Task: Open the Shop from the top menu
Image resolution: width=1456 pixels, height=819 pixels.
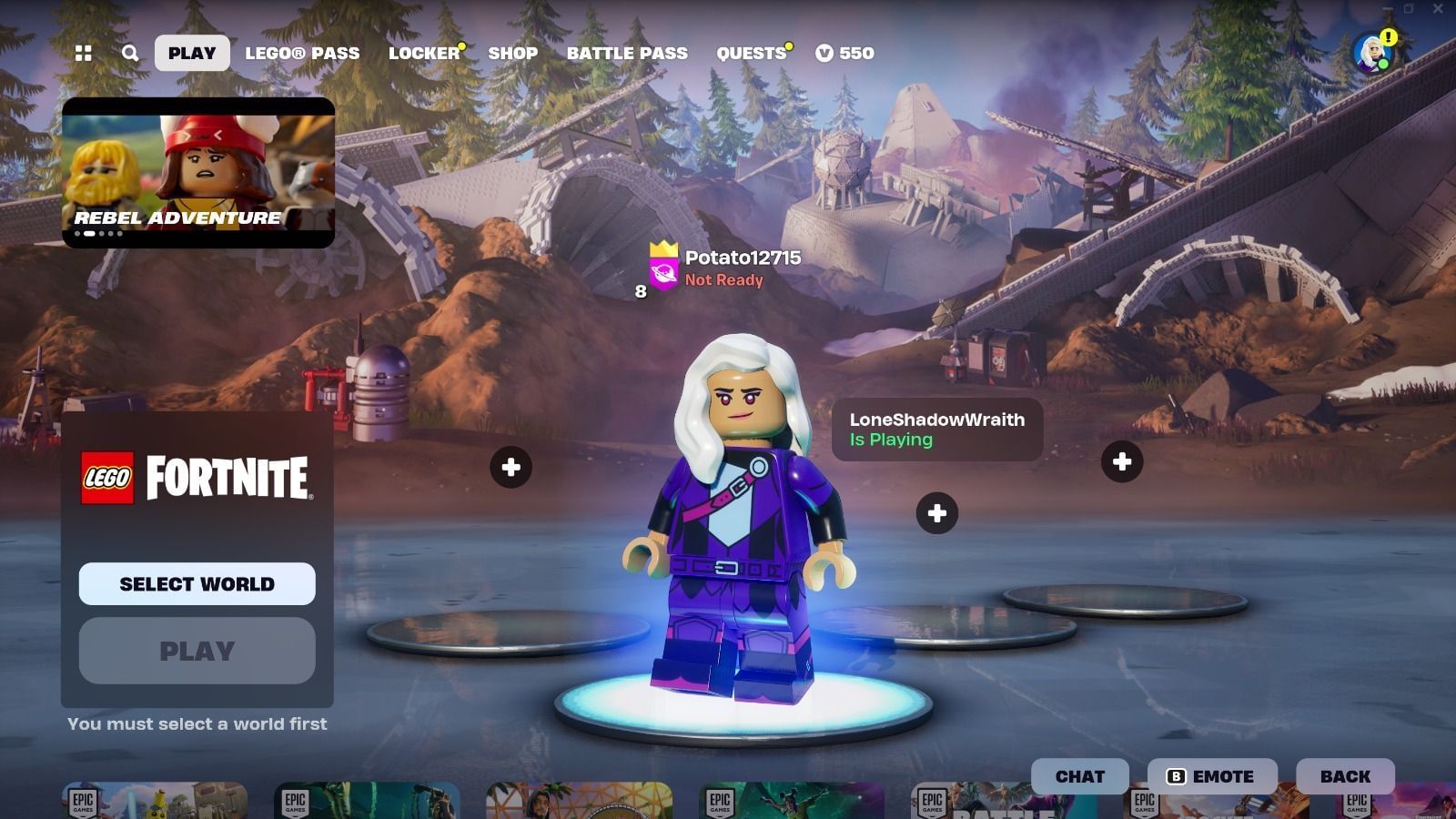Action: tap(512, 53)
